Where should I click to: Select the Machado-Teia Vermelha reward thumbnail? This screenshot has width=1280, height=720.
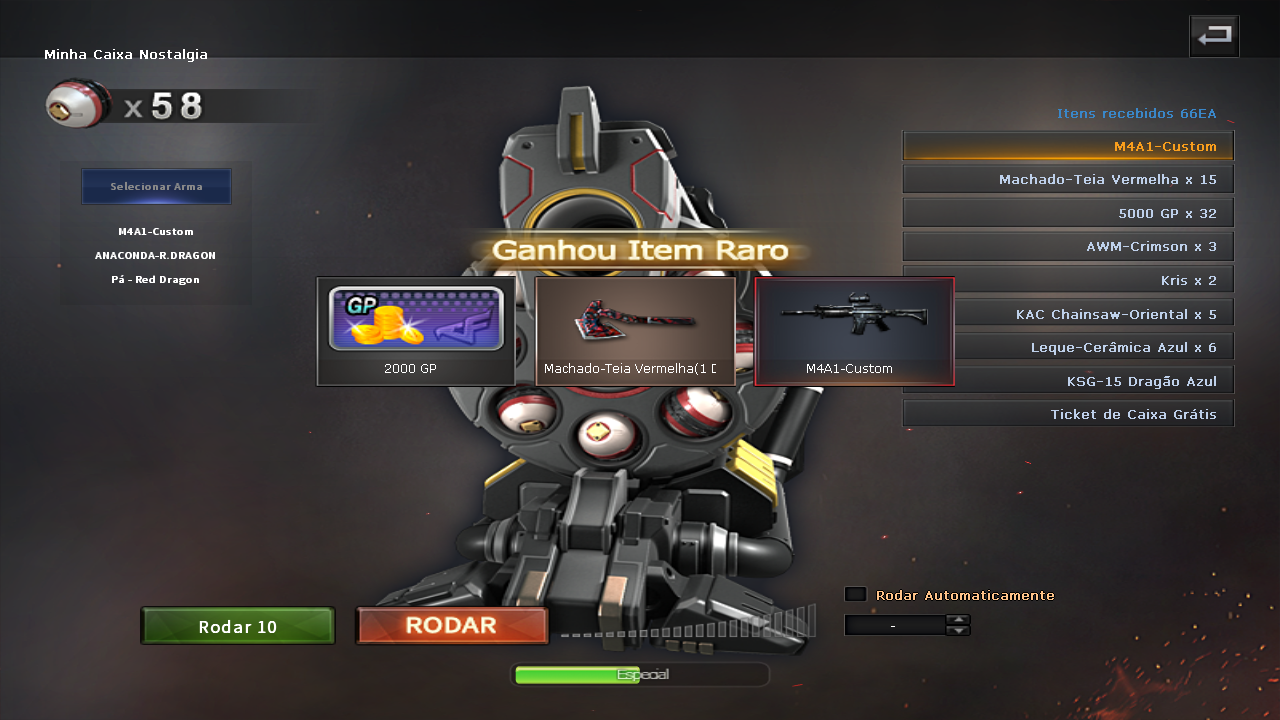(635, 330)
